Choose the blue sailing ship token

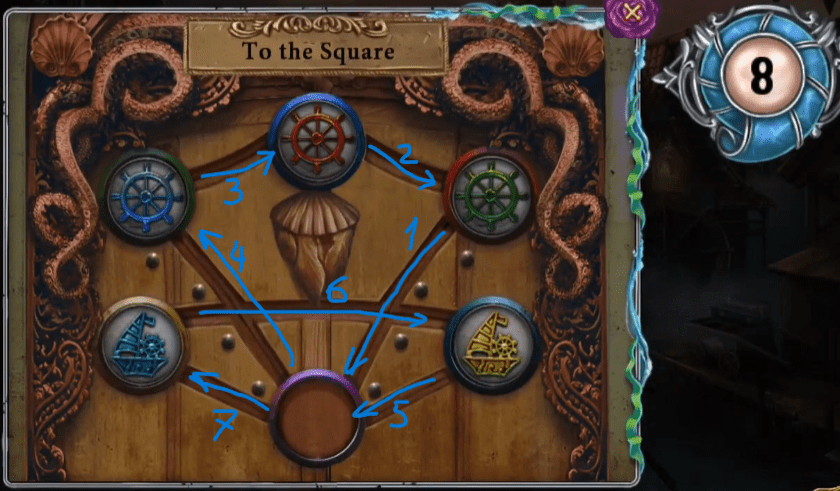[143, 340]
